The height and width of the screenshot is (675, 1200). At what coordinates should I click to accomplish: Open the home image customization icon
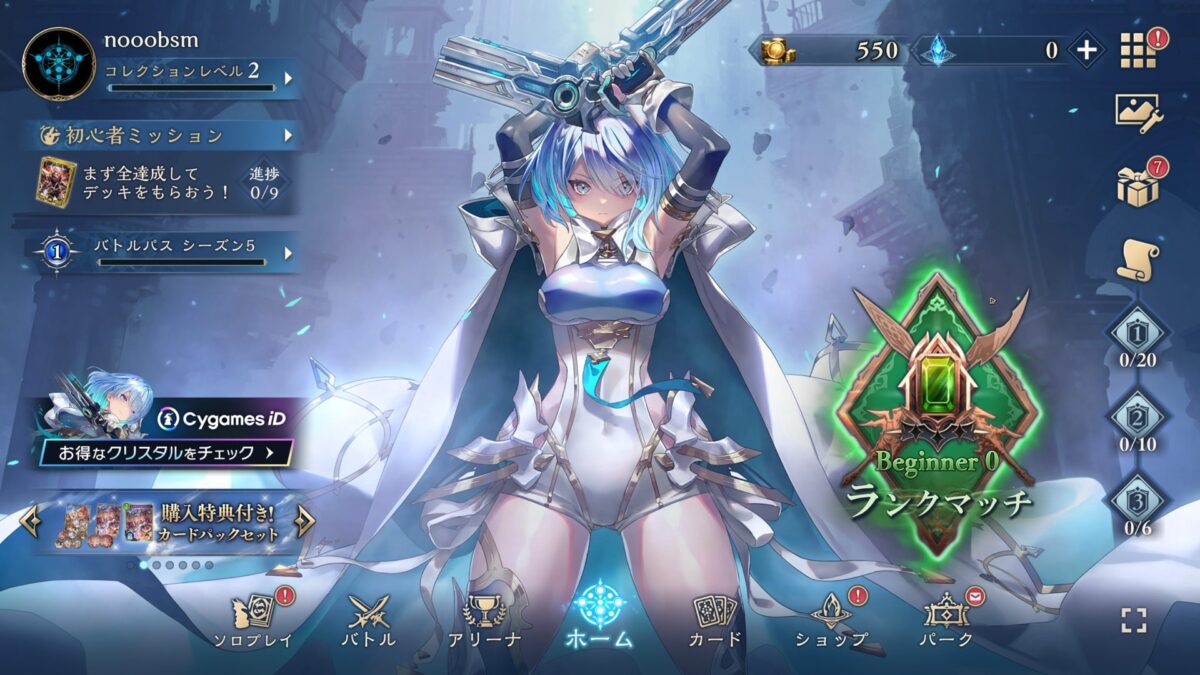[1138, 113]
